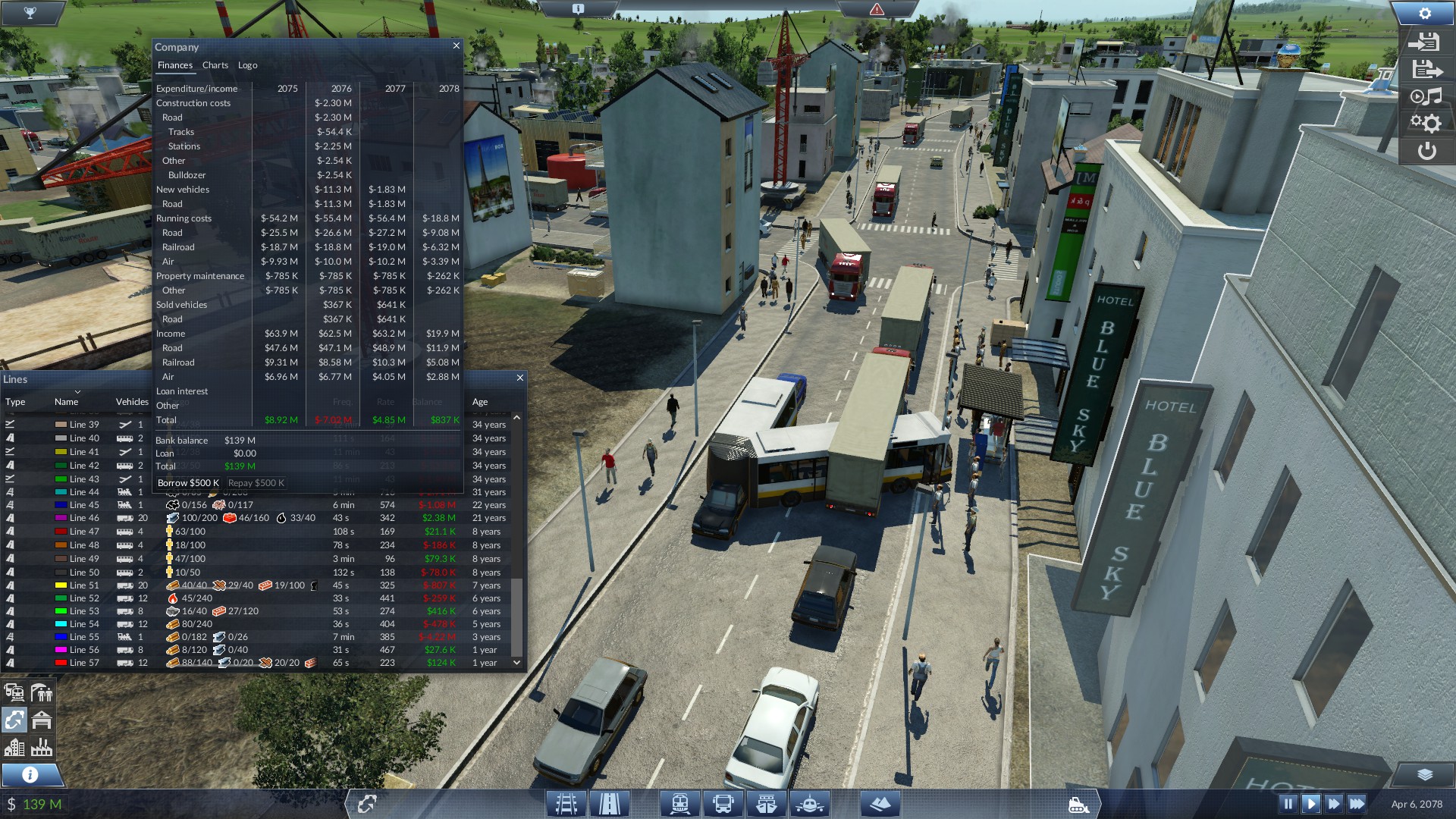The height and width of the screenshot is (819, 1456).
Task: Activate the bulldozer tool
Action: (x=1078, y=805)
